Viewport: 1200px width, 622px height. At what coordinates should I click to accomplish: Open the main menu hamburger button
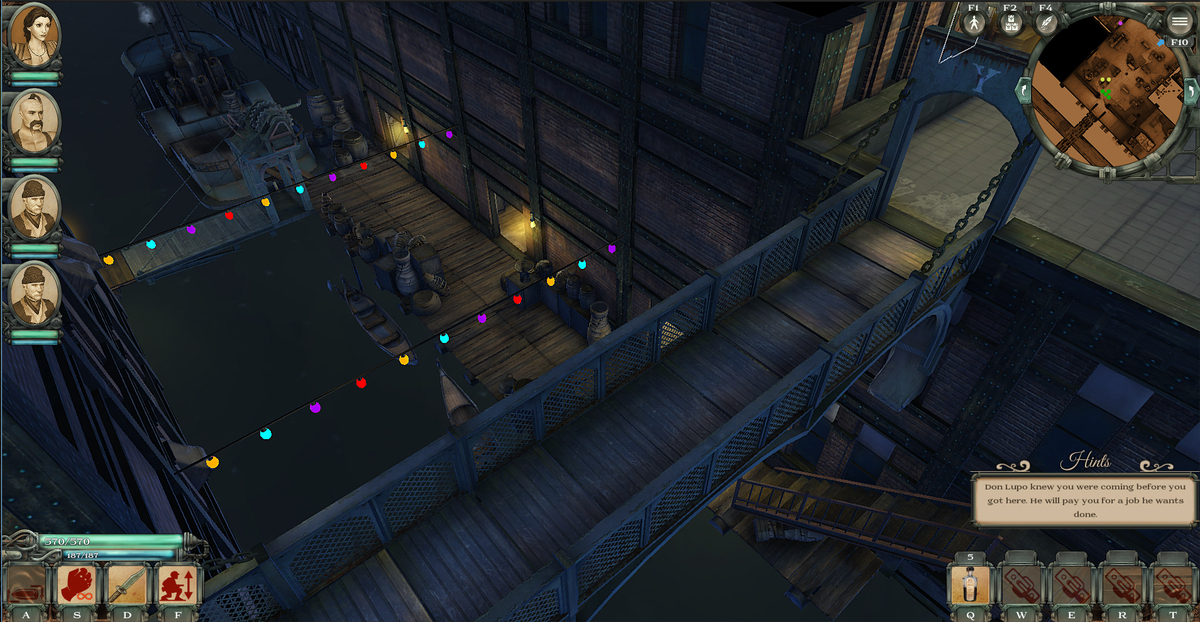[1180, 22]
